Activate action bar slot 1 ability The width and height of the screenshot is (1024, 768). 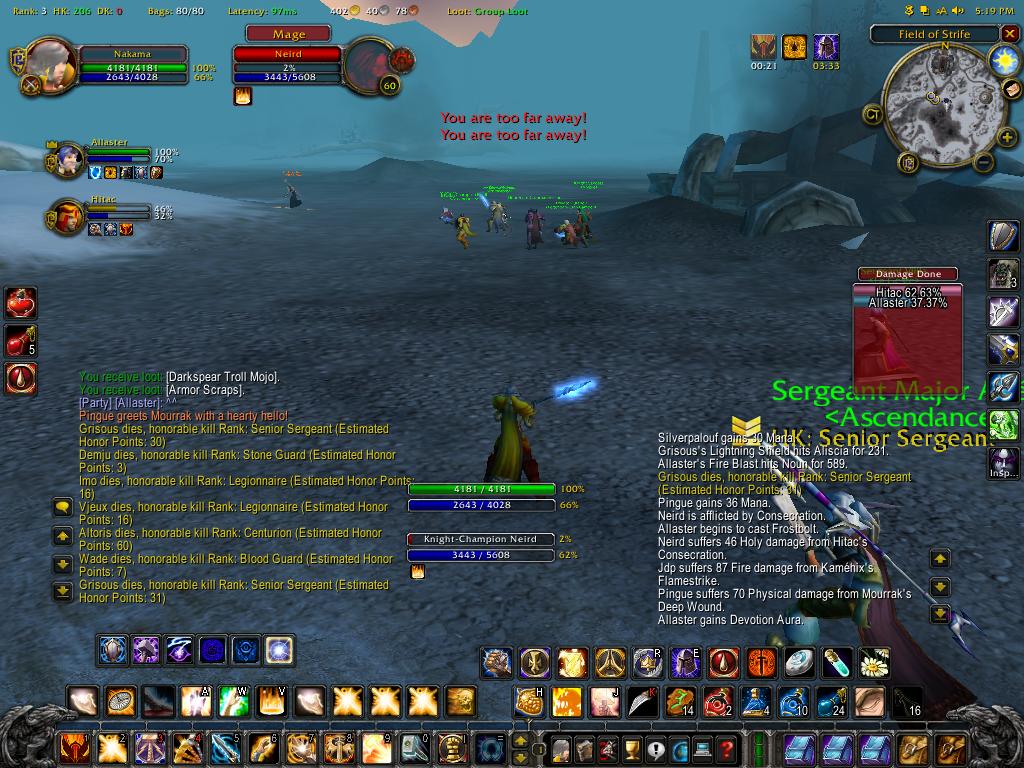pos(75,747)
